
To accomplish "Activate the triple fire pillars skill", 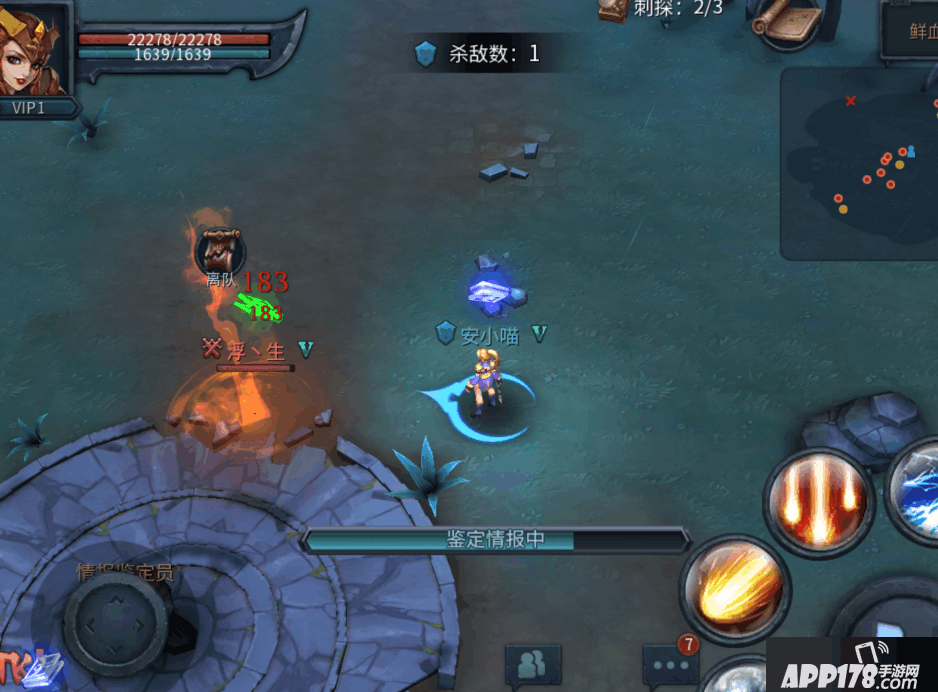I will [x=819, y=501].
